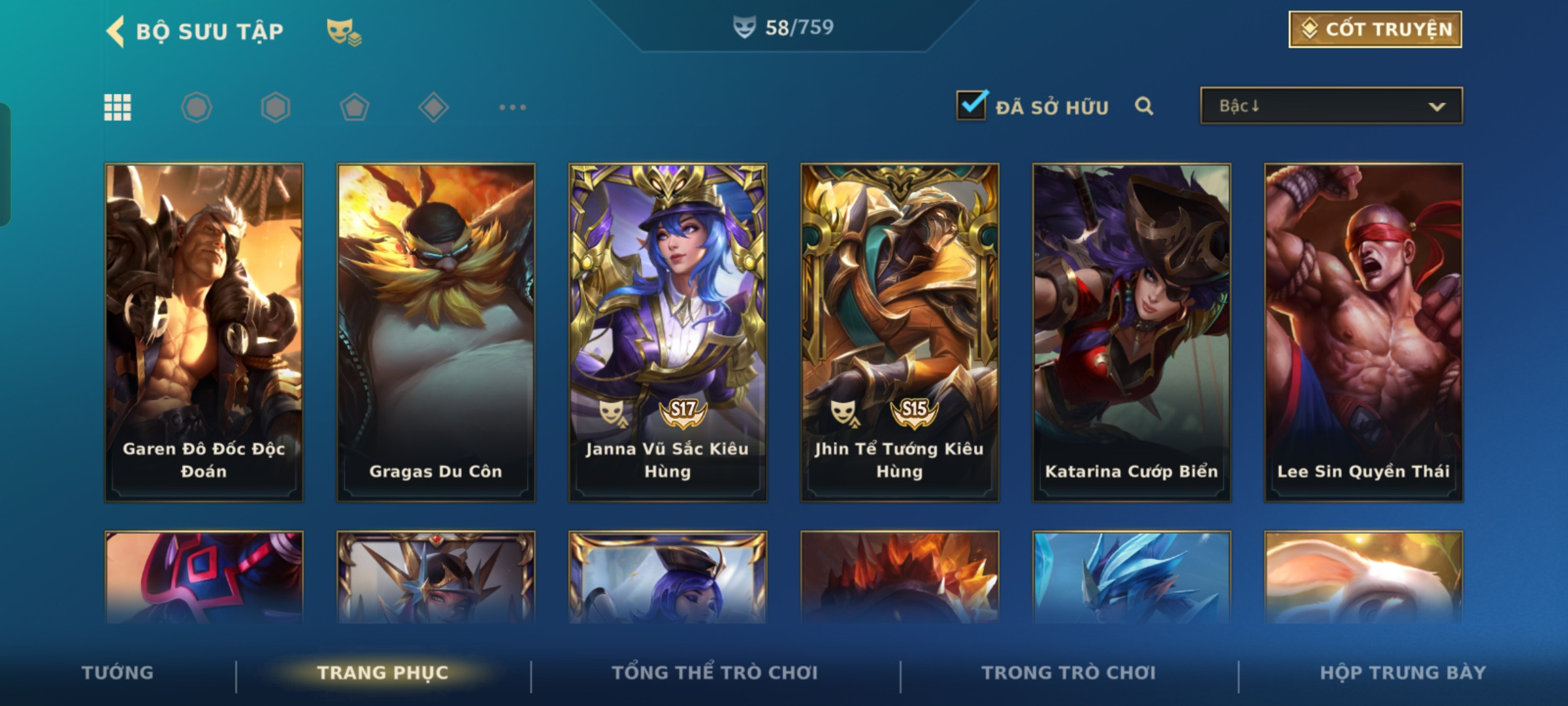
Task: Switch to the Tướng tab
Action: [x=118, y=673]
